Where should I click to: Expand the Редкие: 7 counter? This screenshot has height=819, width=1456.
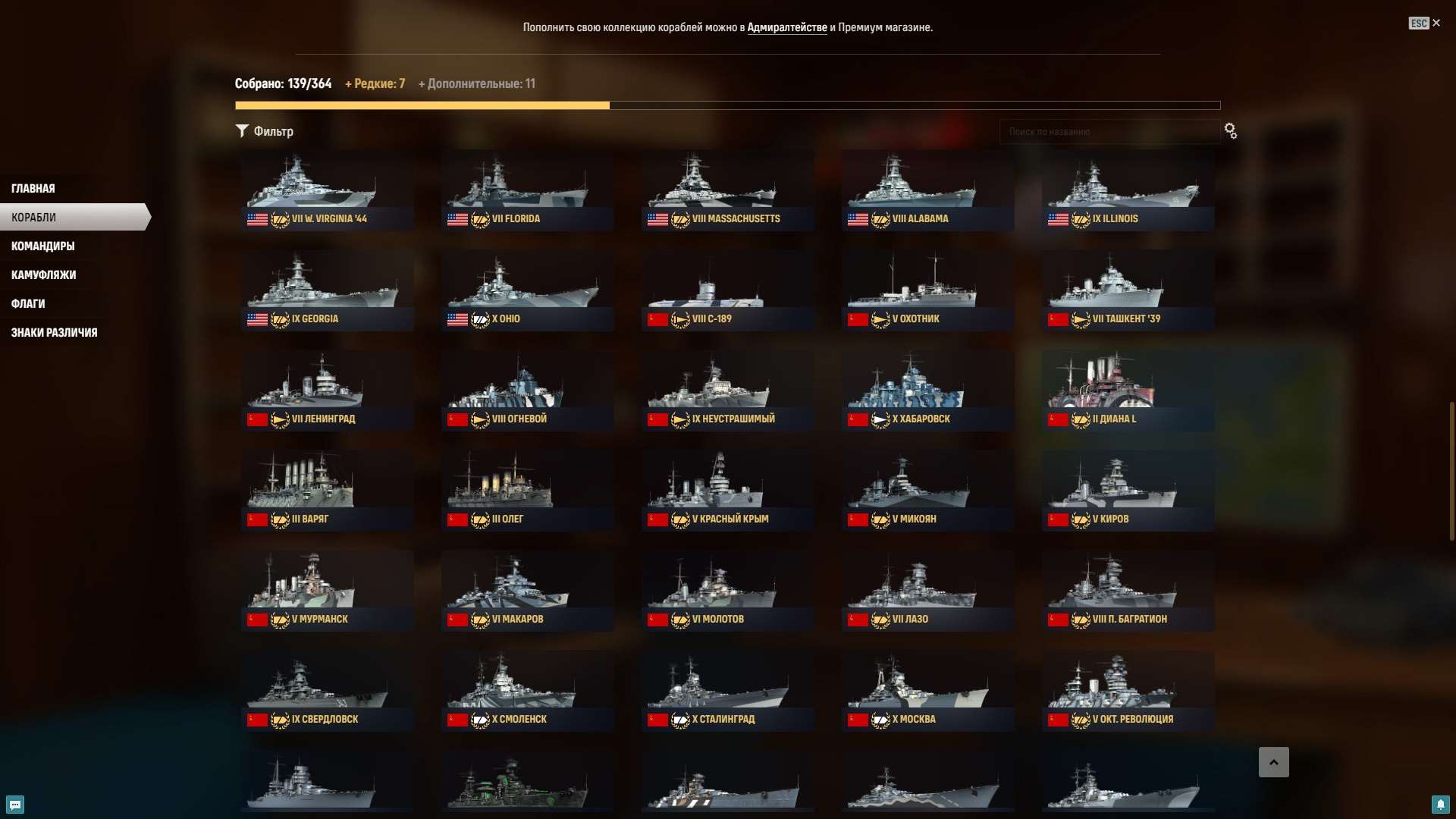[x=376, y=83]
